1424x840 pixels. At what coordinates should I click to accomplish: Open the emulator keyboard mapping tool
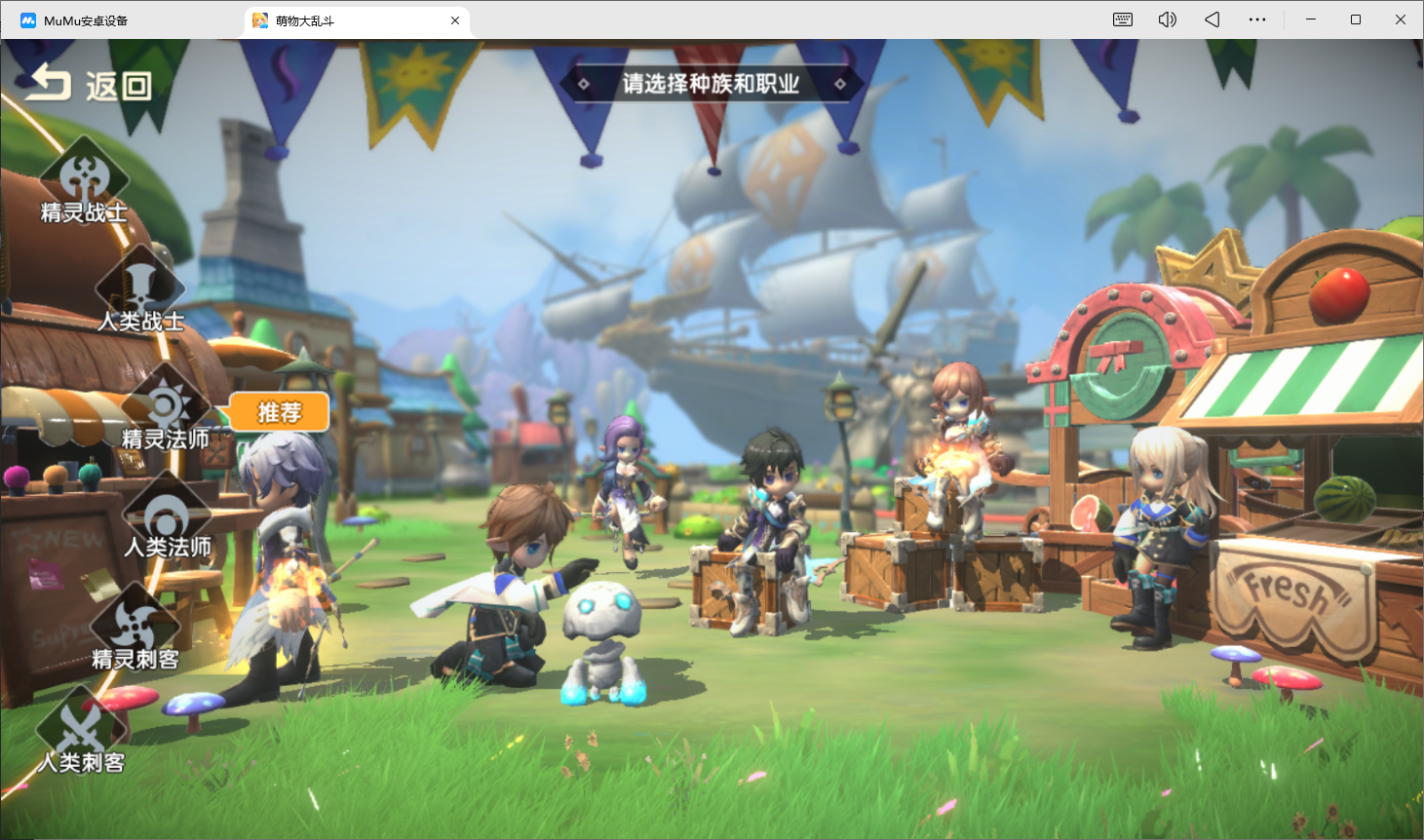[1123, 19]
